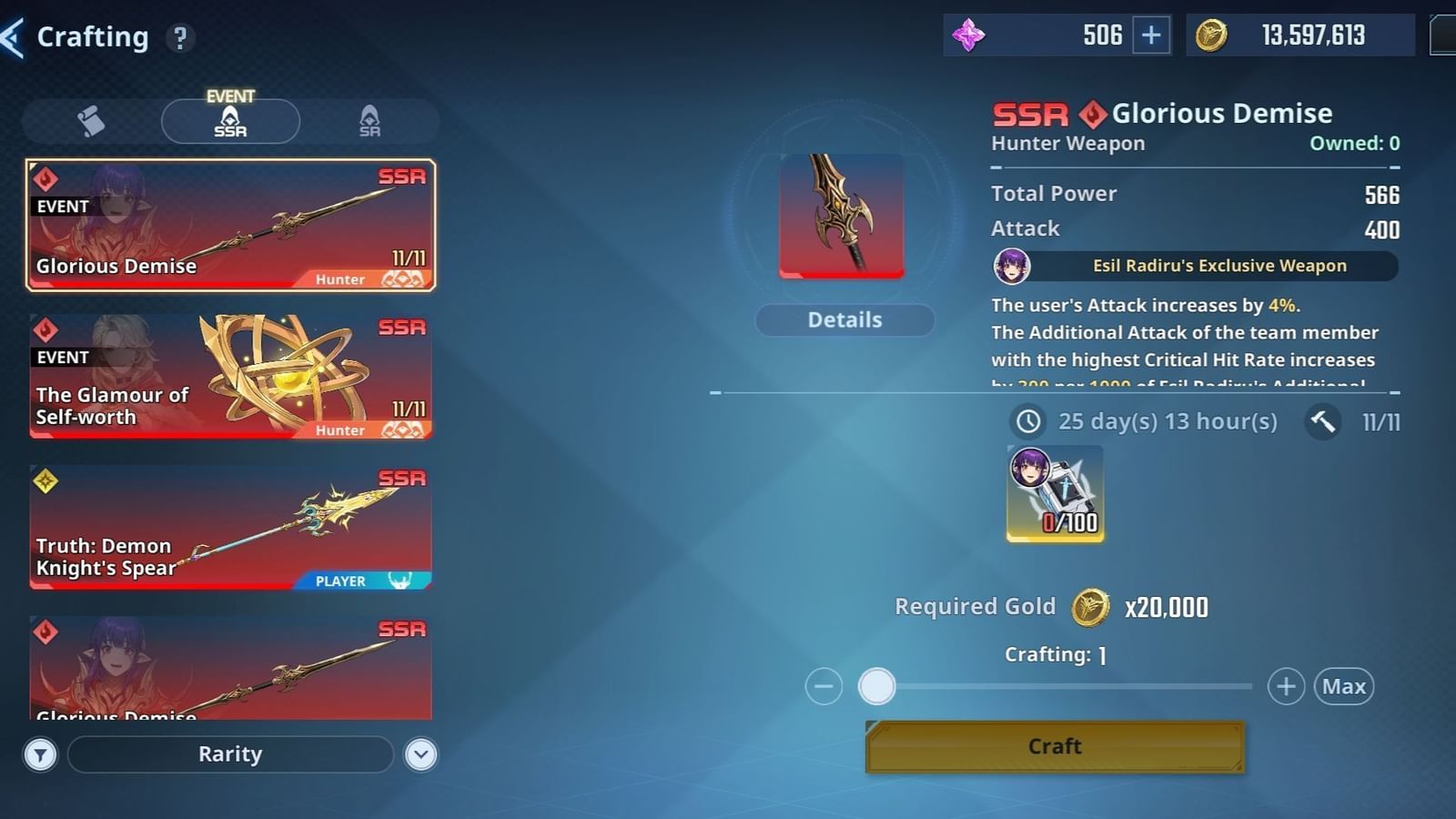Tap the chevron next to Rarity

point(420,754)
